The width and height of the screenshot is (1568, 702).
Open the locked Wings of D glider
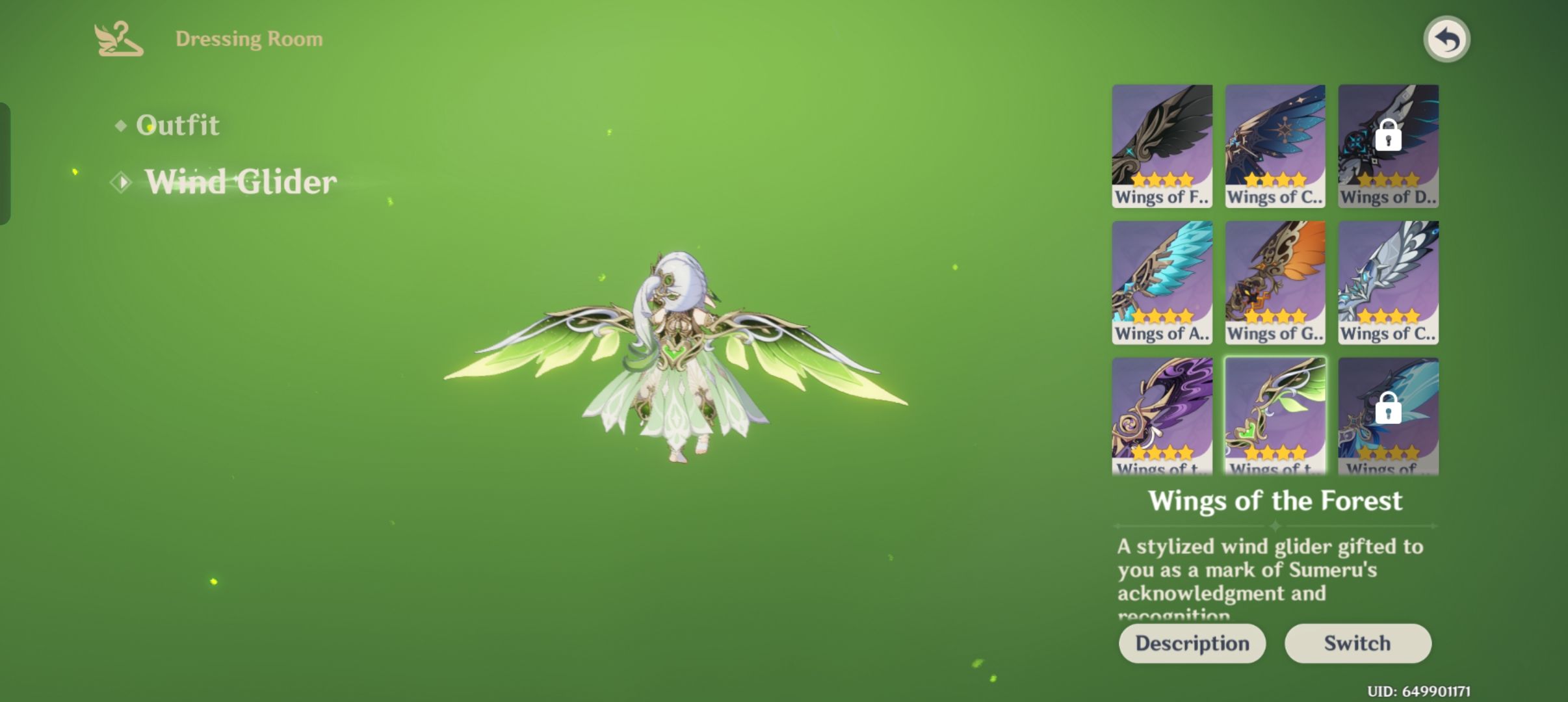[x=1387, y=144]
